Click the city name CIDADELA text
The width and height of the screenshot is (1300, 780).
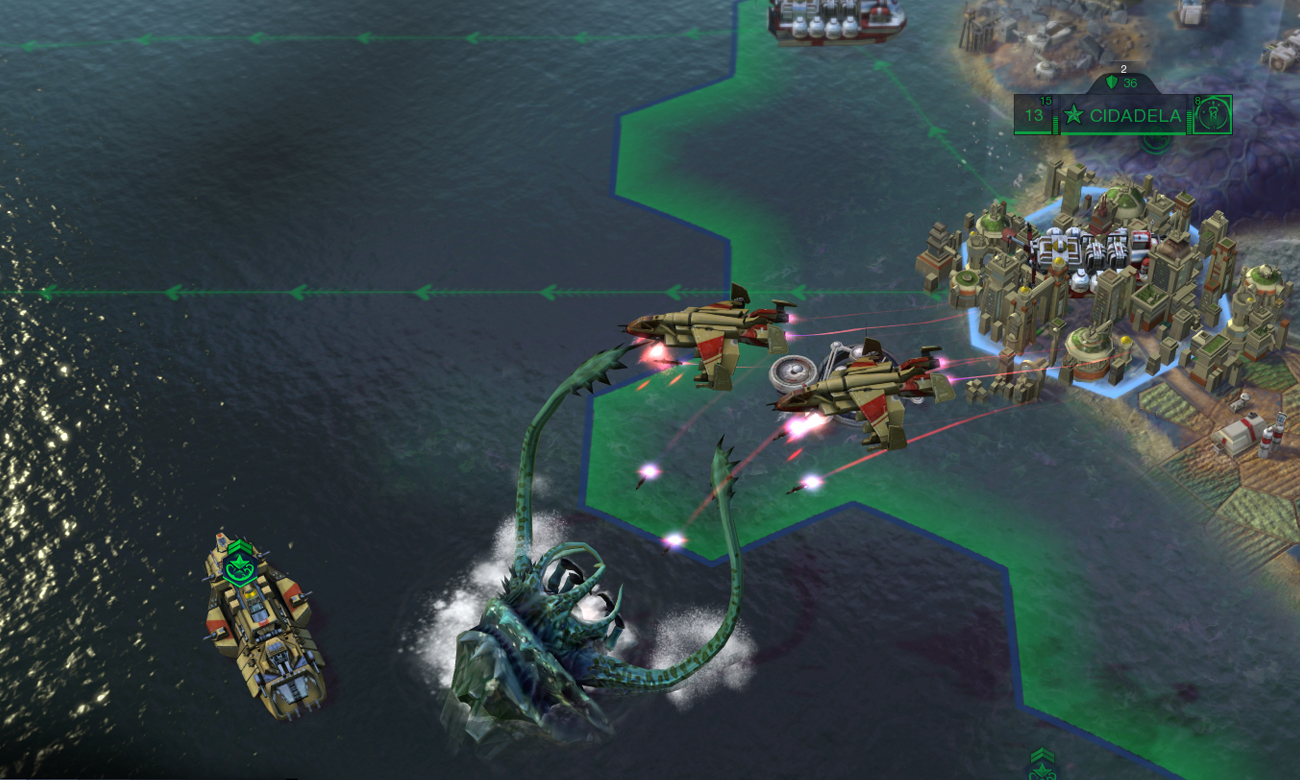[x=1135, y=116]
